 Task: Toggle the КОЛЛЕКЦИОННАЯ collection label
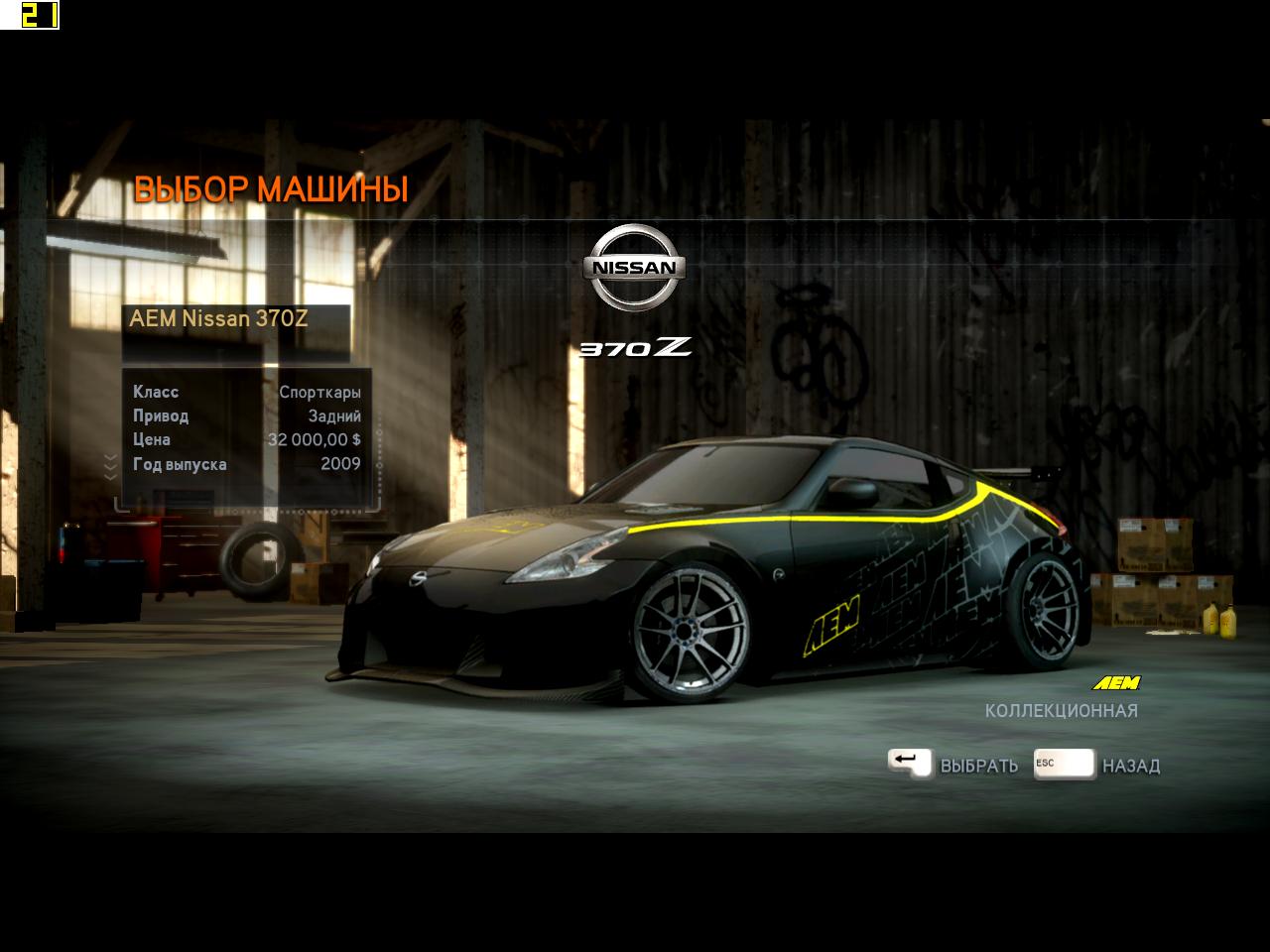(1061, 709)
